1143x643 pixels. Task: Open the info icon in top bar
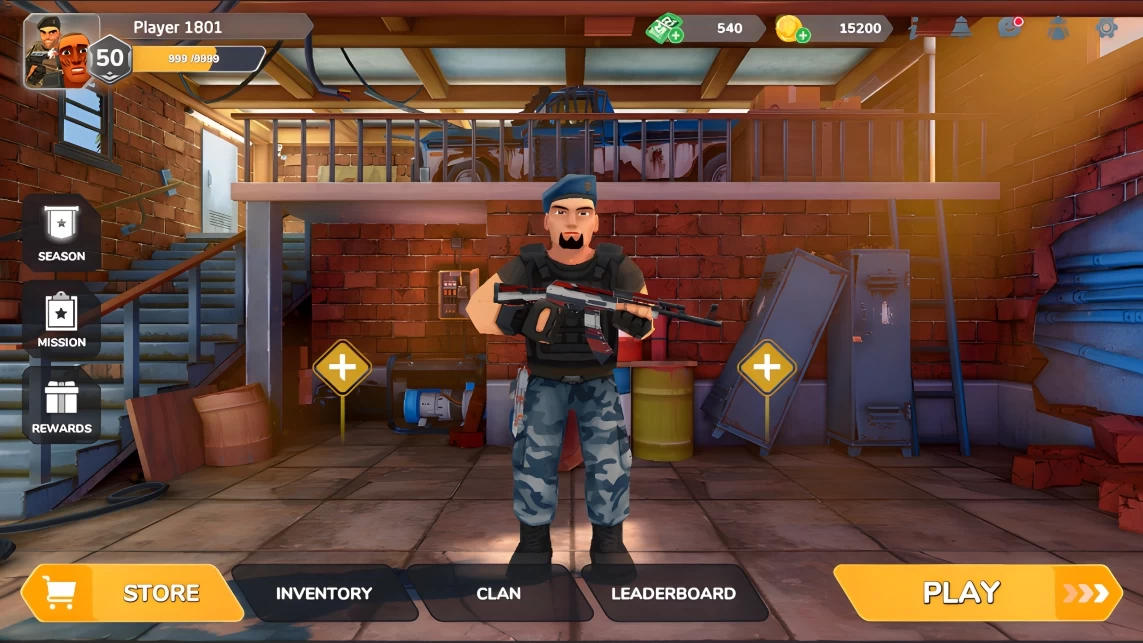point(914,28)
